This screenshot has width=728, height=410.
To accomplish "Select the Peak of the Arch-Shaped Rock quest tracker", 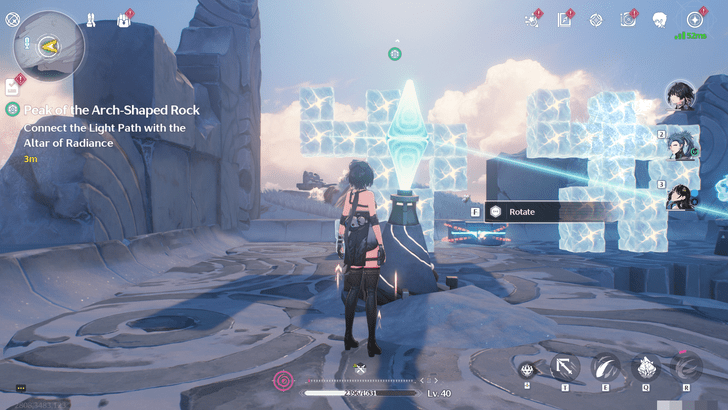I will pos(111,110).
